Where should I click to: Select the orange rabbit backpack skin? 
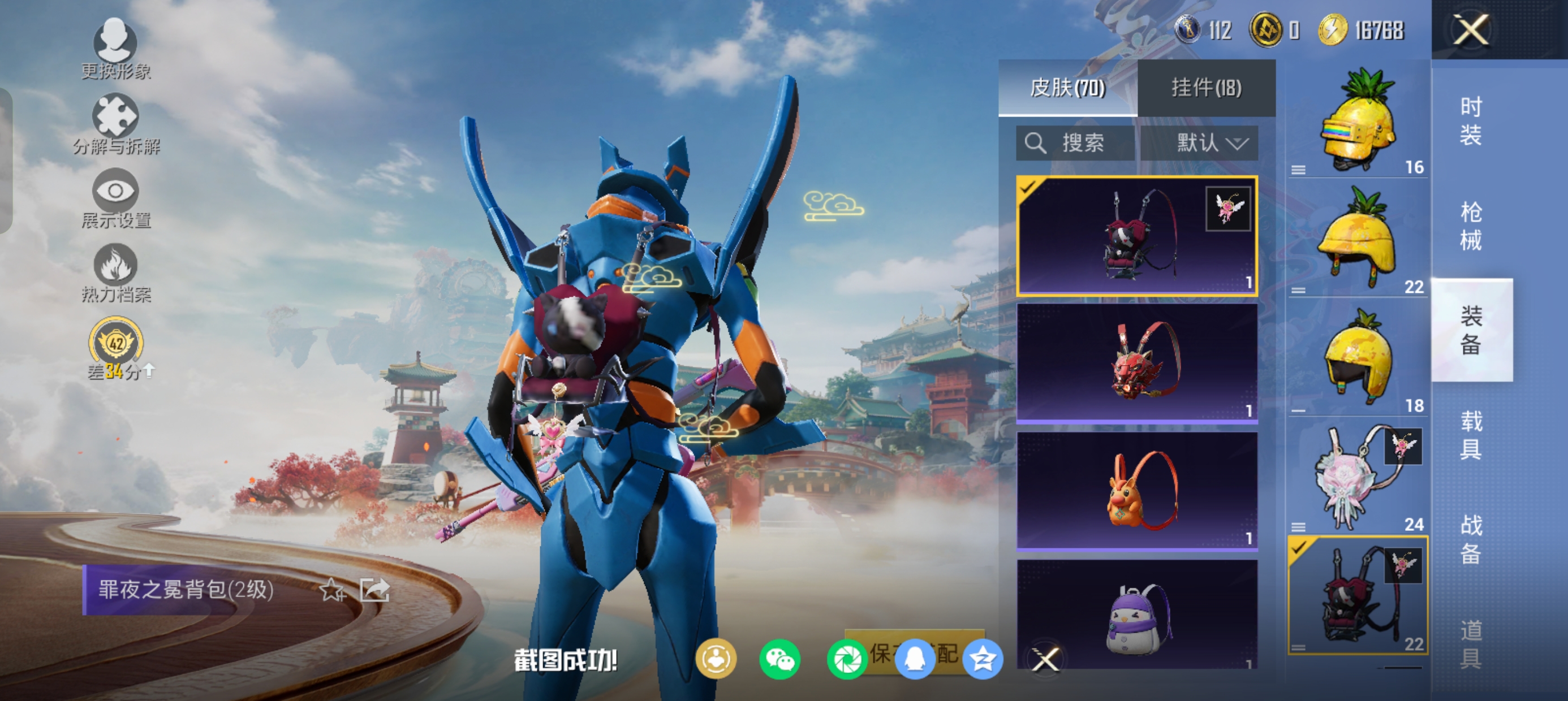pos(1137,491)
